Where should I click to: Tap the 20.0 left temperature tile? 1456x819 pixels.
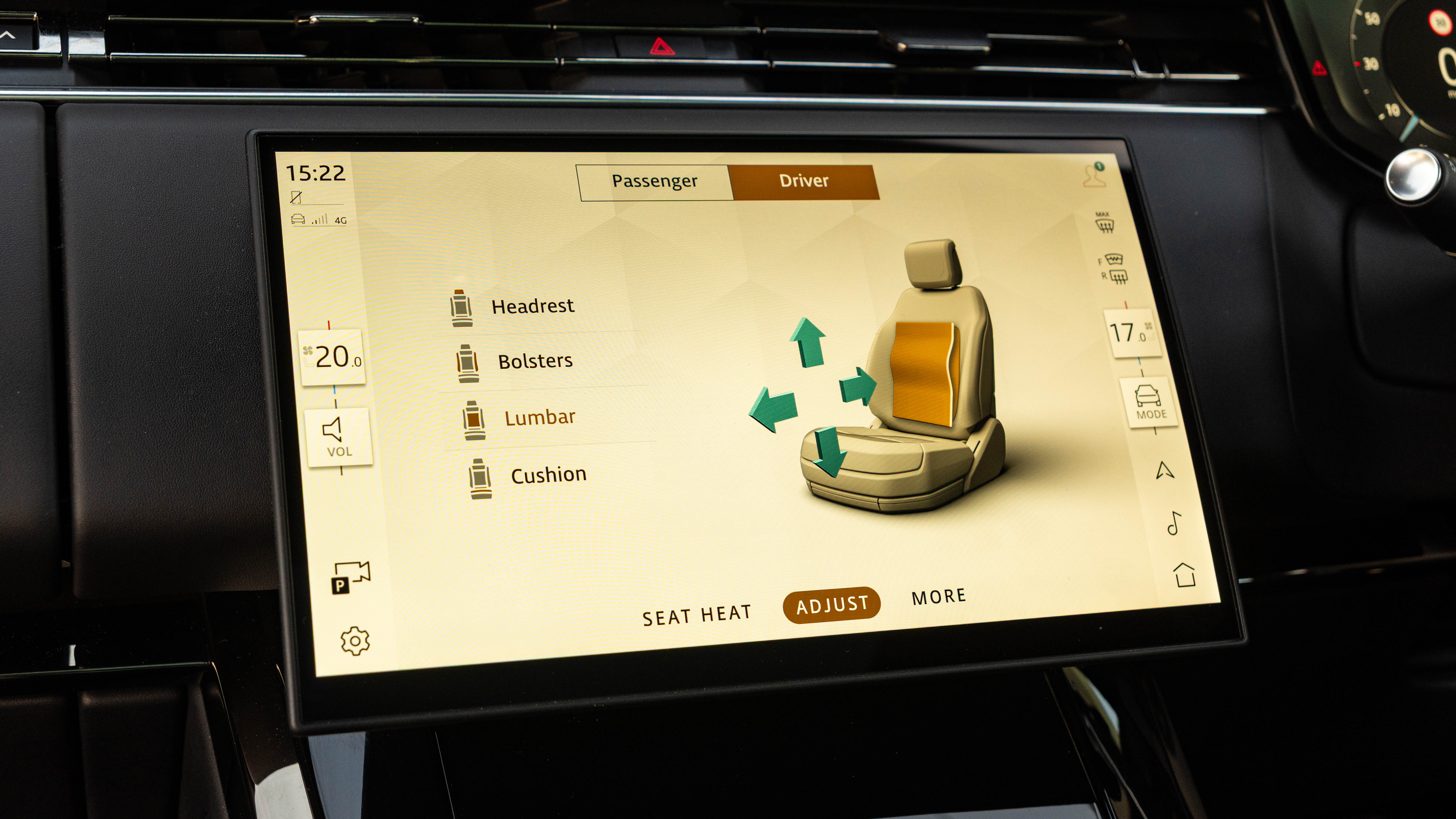332,357
